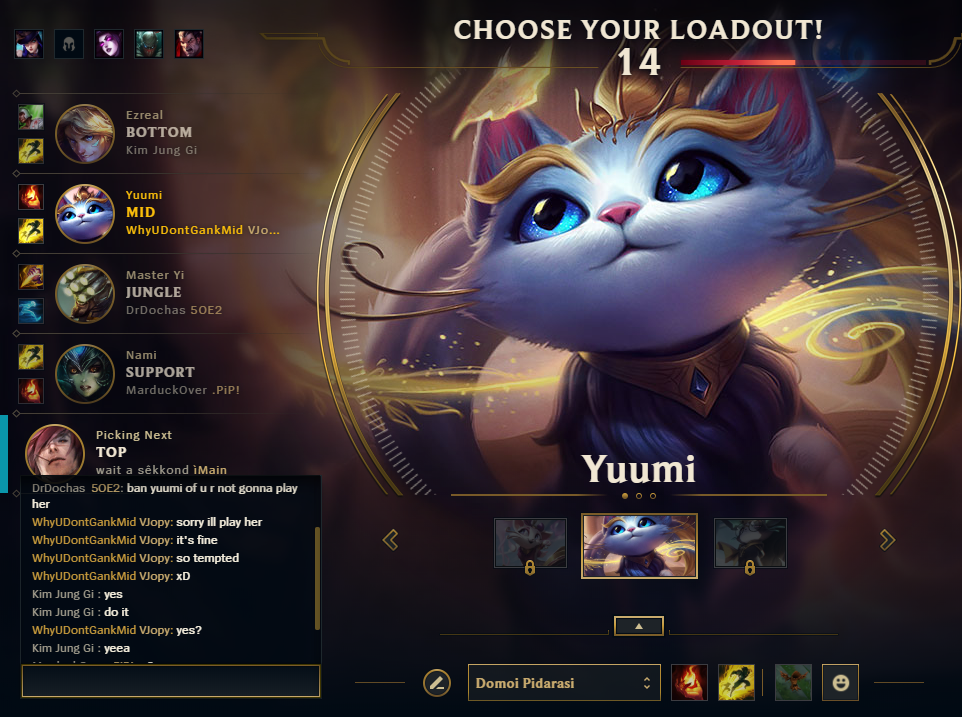Focus the chat message input box

coord(170,682)
